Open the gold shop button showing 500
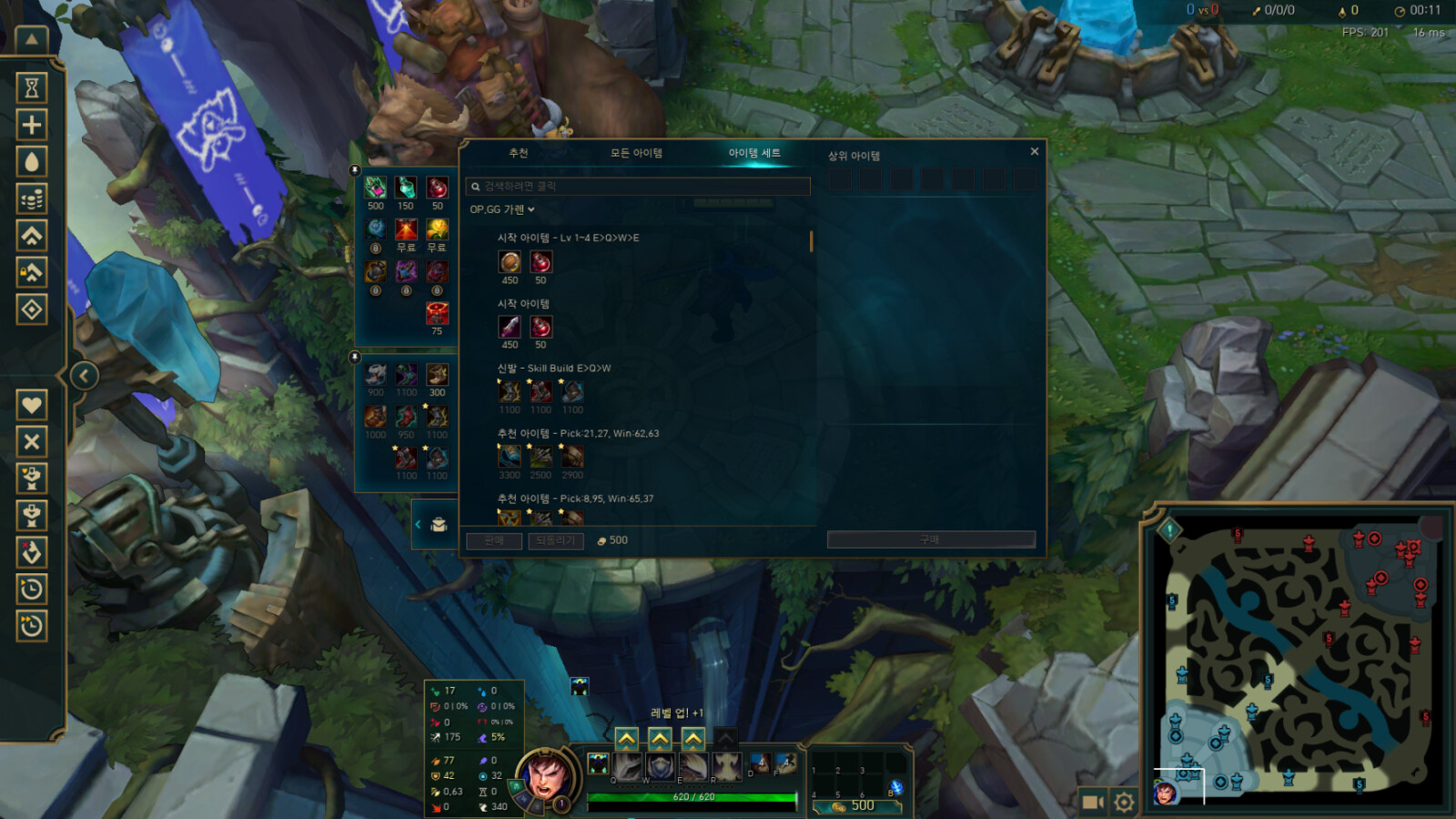 tap(855, 806)
